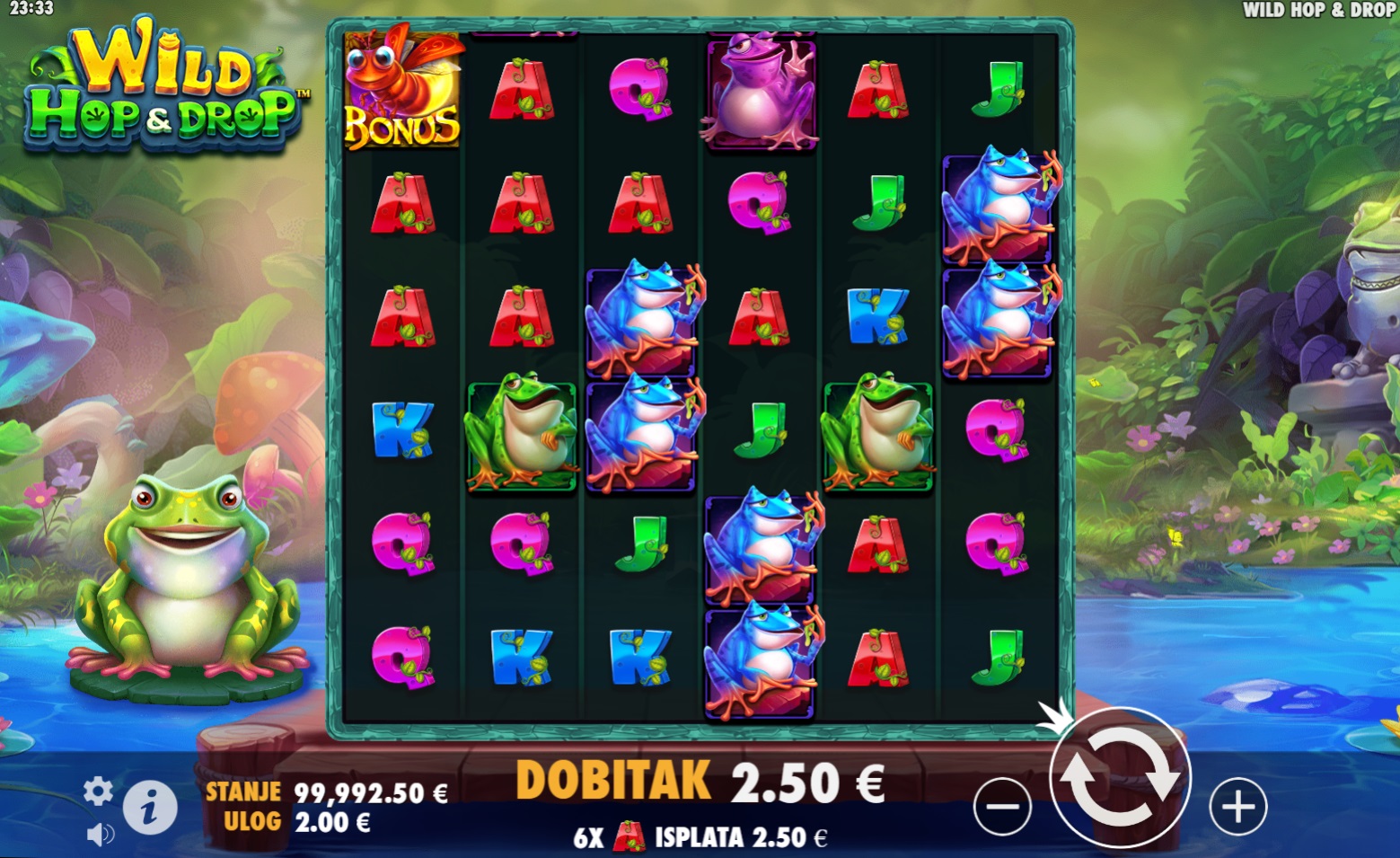This screenshot has width=1400, height=858.
Task: Open the settings gear menu
Action: tap(98, 792)
